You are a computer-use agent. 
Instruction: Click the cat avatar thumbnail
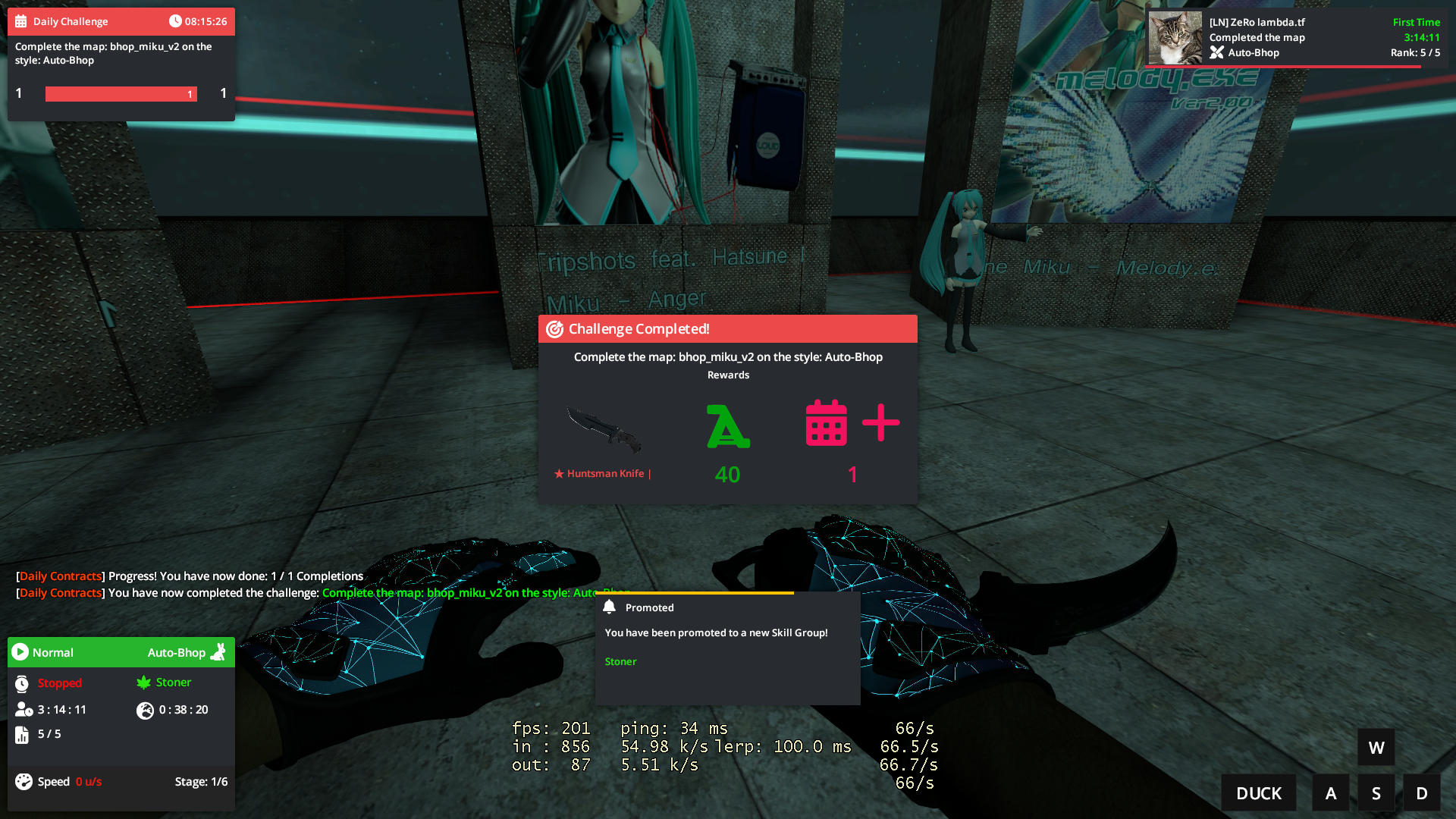click(x=1175, y=36)
